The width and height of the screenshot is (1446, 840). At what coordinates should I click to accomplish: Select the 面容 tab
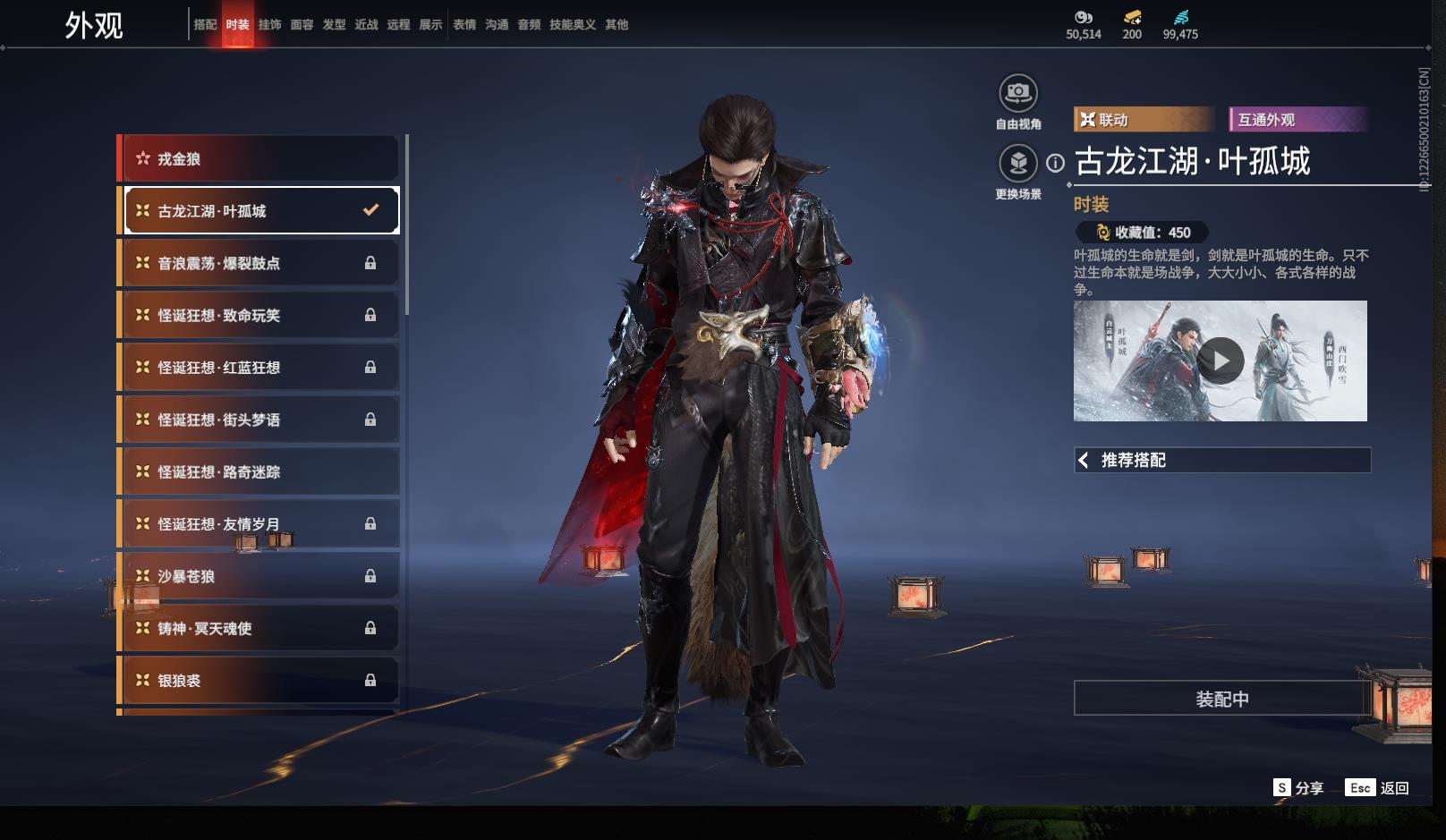(302, 25)
